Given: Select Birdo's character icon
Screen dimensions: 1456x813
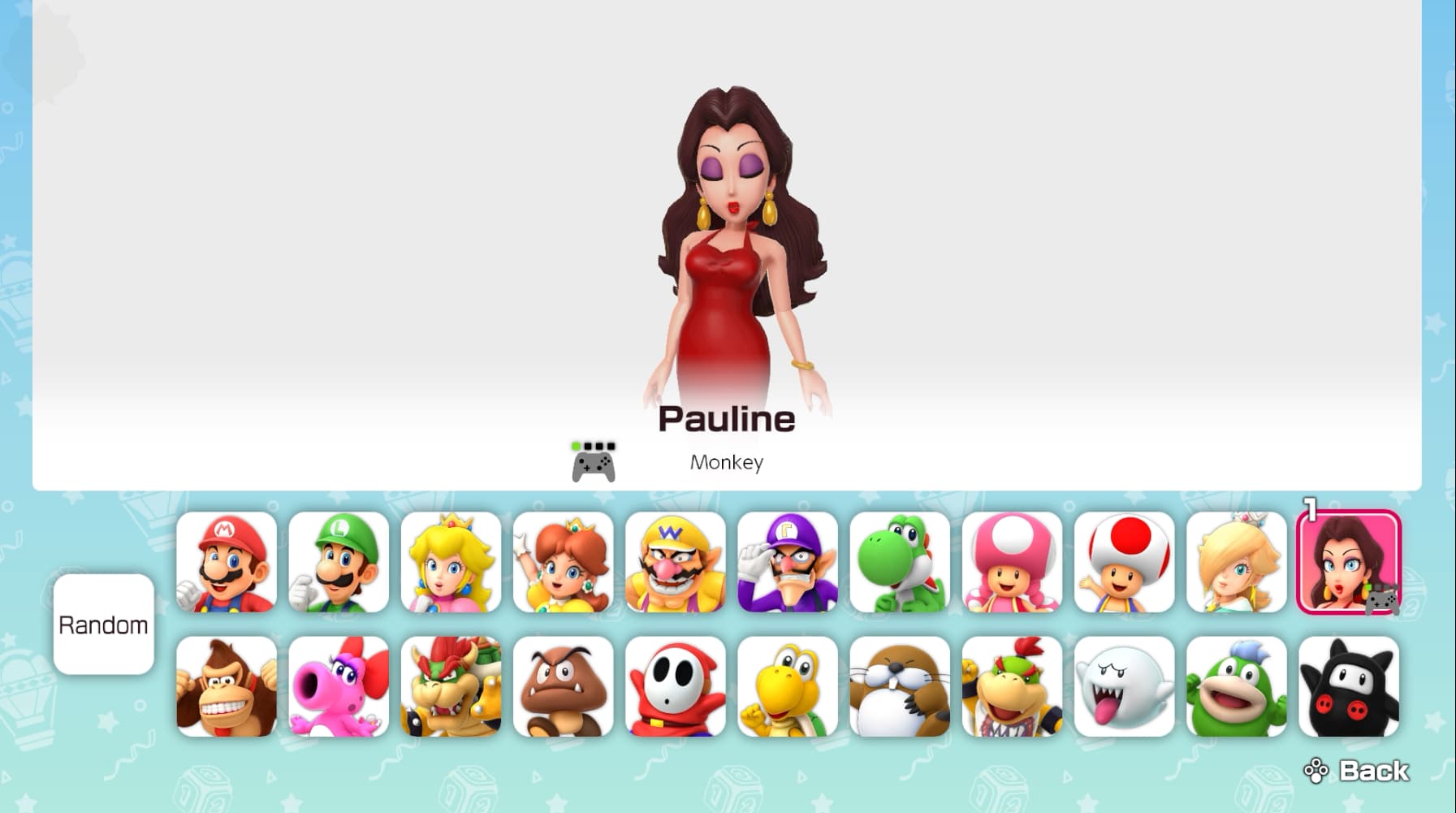Looking at the screenshot, I should (340, 689).
